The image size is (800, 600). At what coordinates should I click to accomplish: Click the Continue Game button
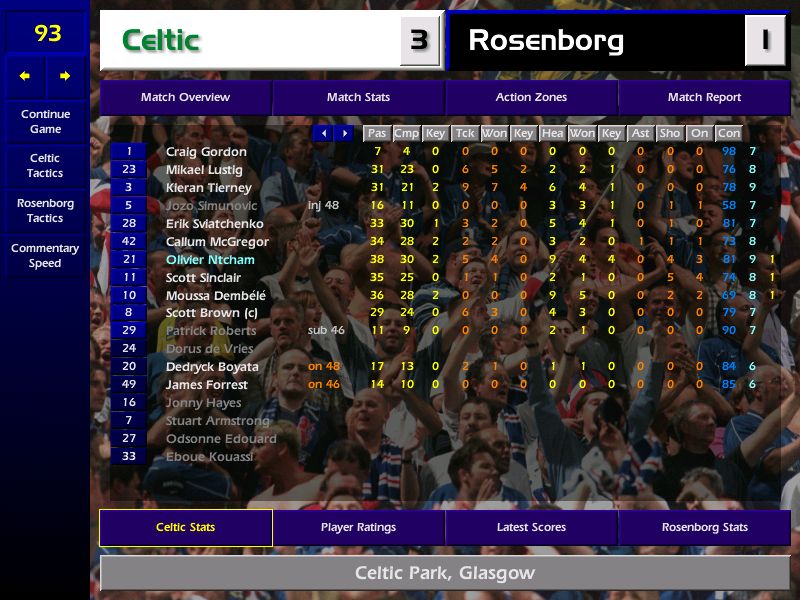(x=45, y=122)
